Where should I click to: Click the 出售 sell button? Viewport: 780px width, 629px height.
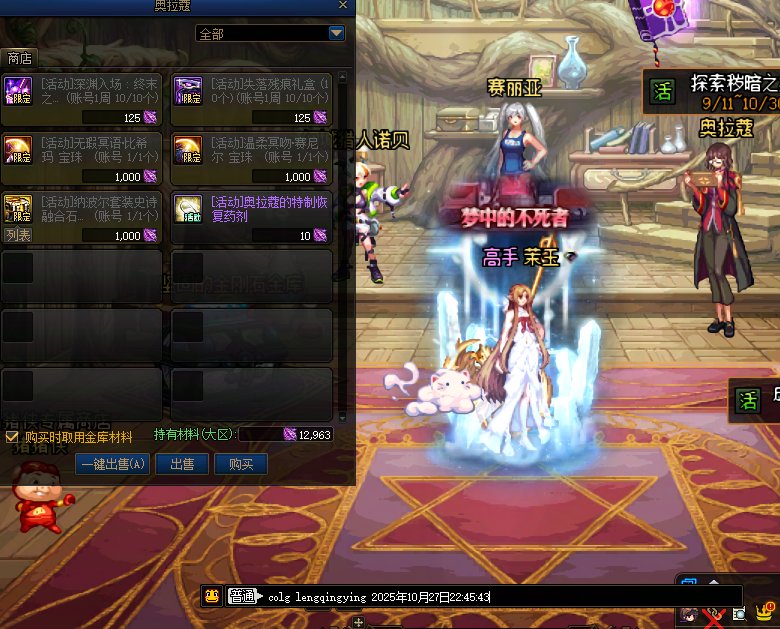coord(182,464)
